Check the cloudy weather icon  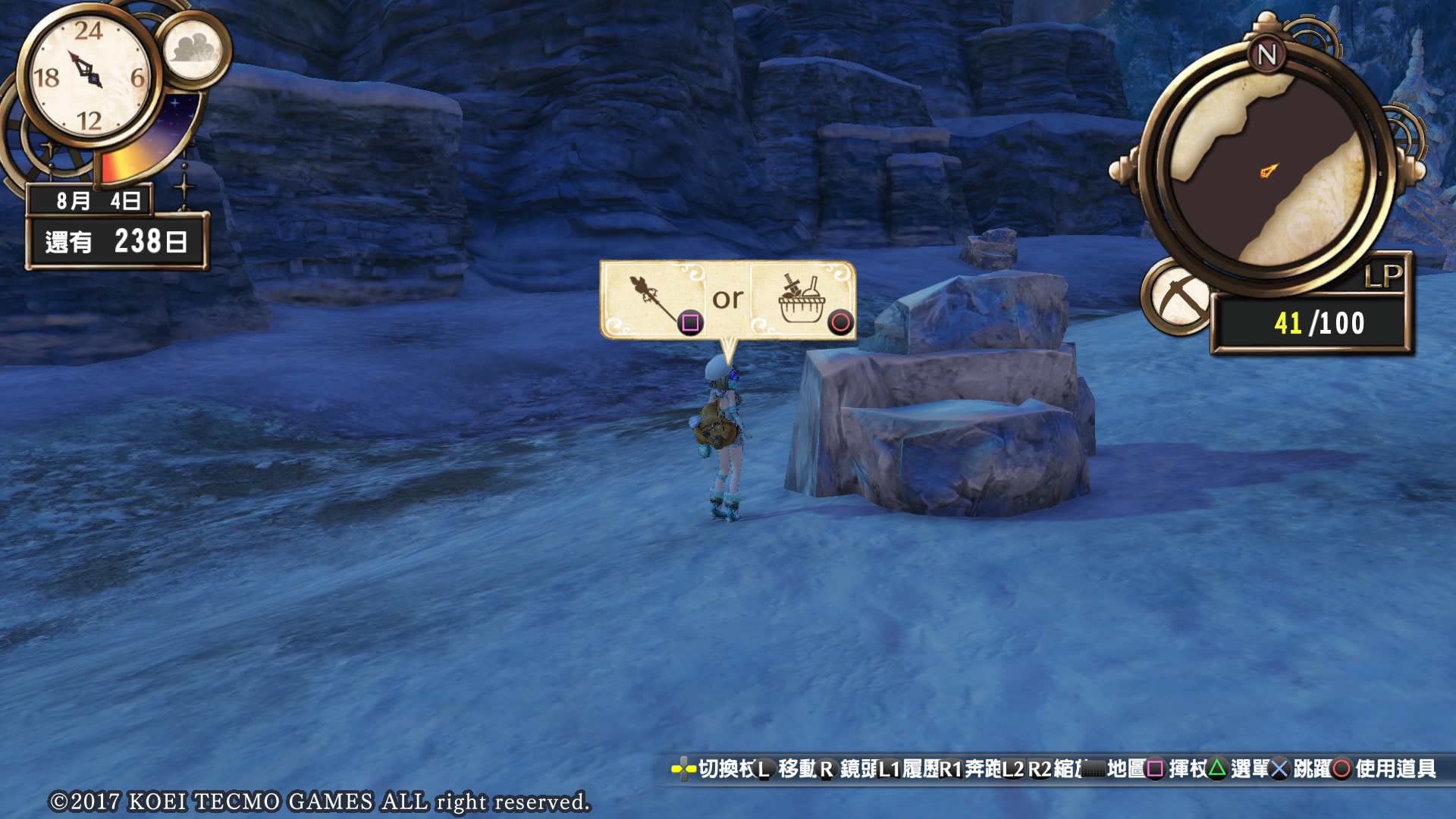[195, 49]
